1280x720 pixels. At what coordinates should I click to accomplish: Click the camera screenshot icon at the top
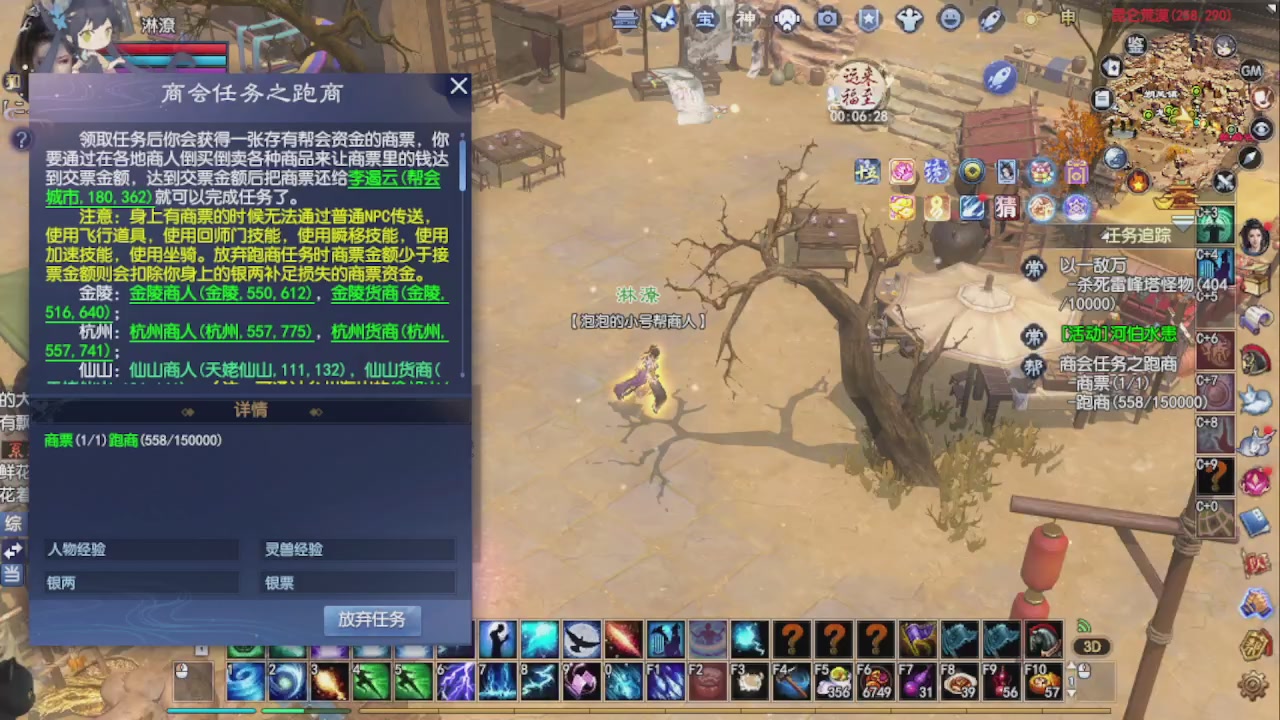827,19
